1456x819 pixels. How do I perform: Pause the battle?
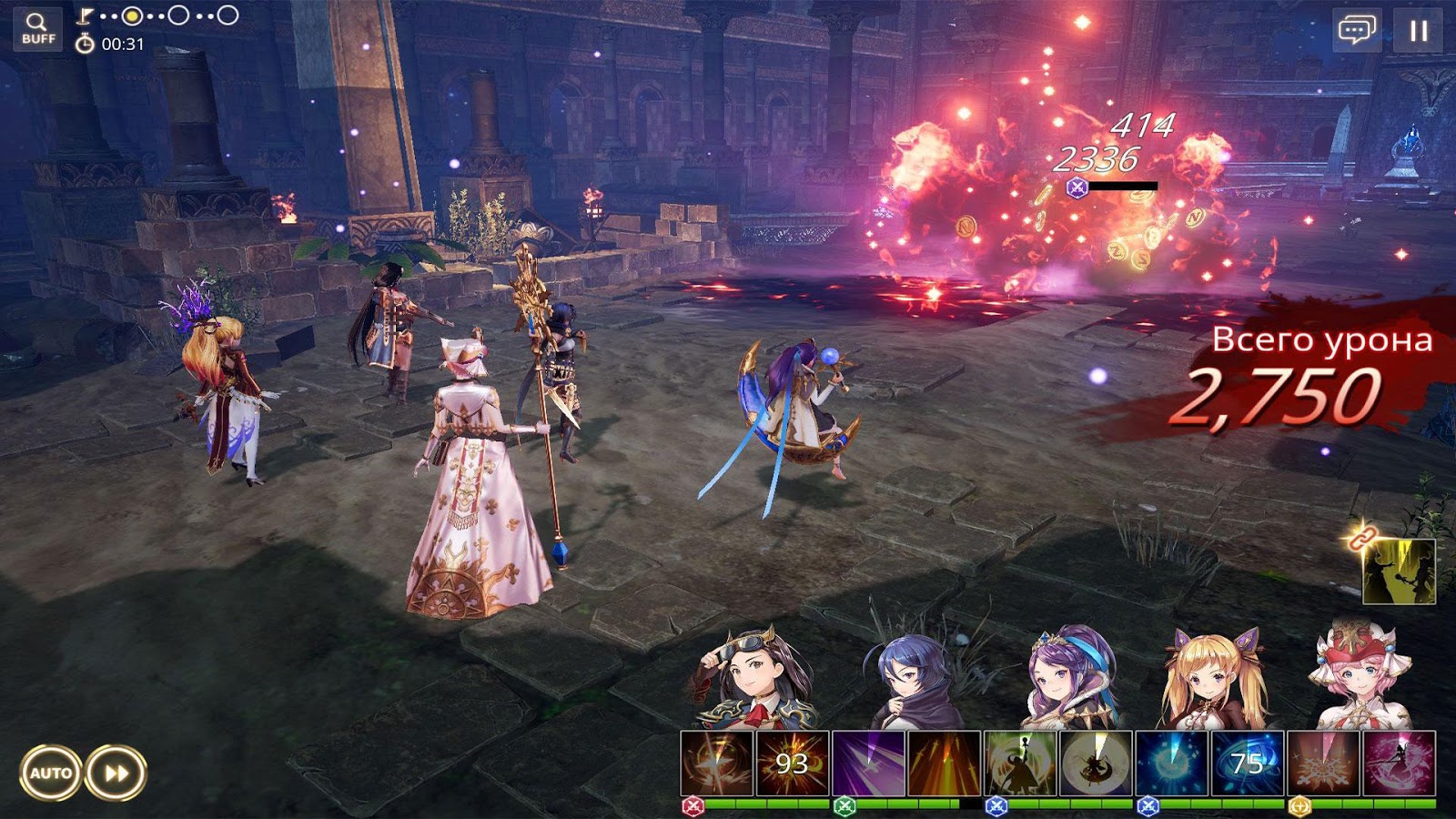(x=1418, y=31)
